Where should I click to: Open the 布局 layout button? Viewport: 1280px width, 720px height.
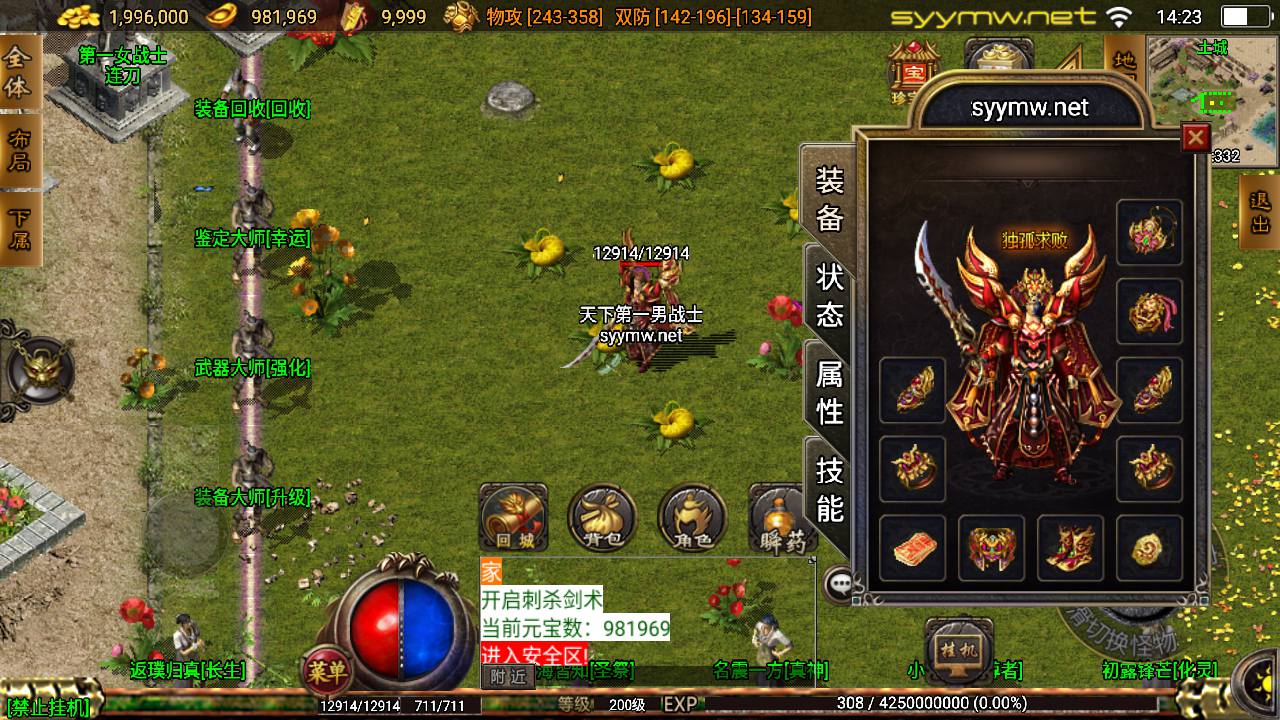19,150
